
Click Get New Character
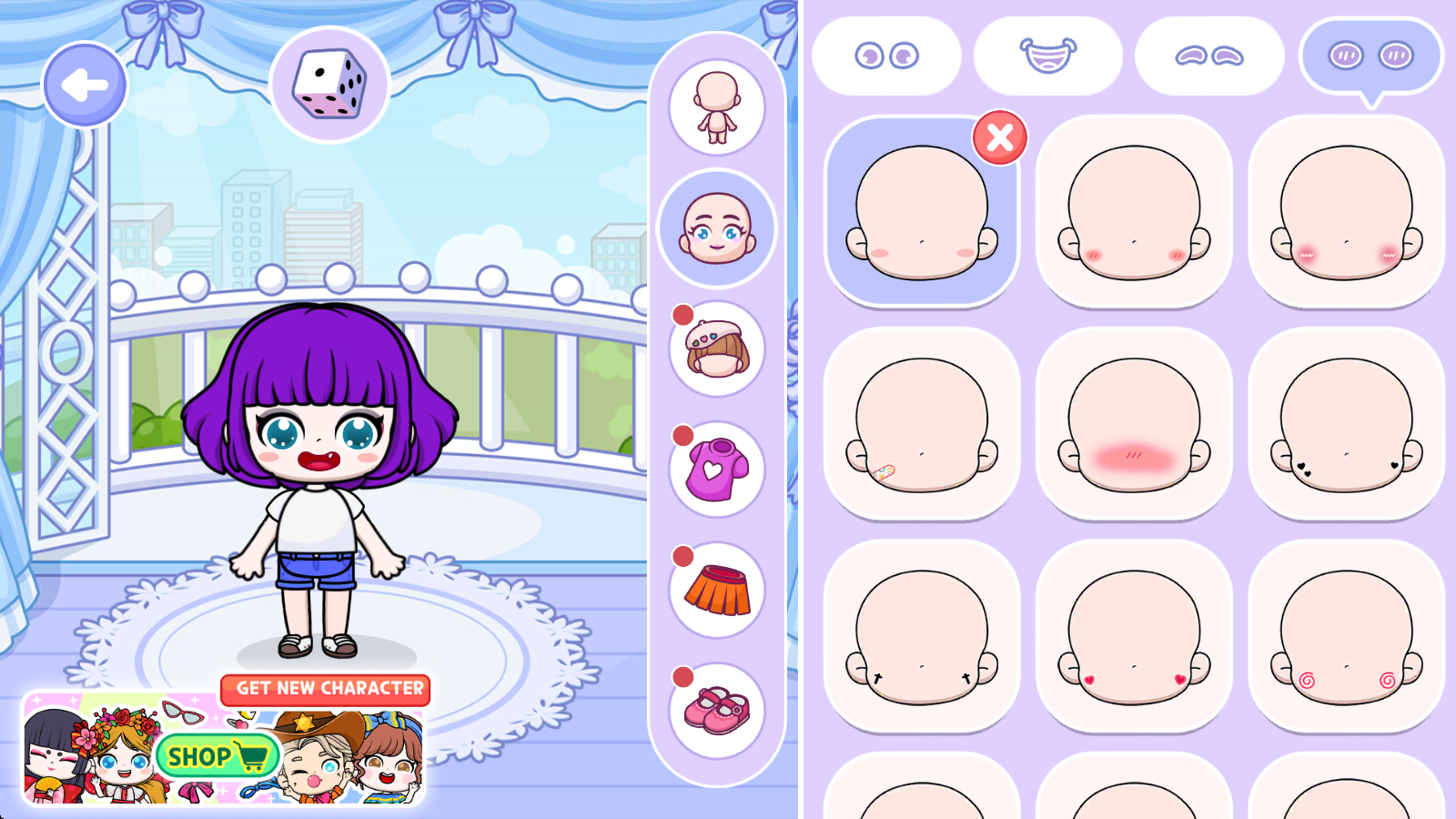(326, 689)
